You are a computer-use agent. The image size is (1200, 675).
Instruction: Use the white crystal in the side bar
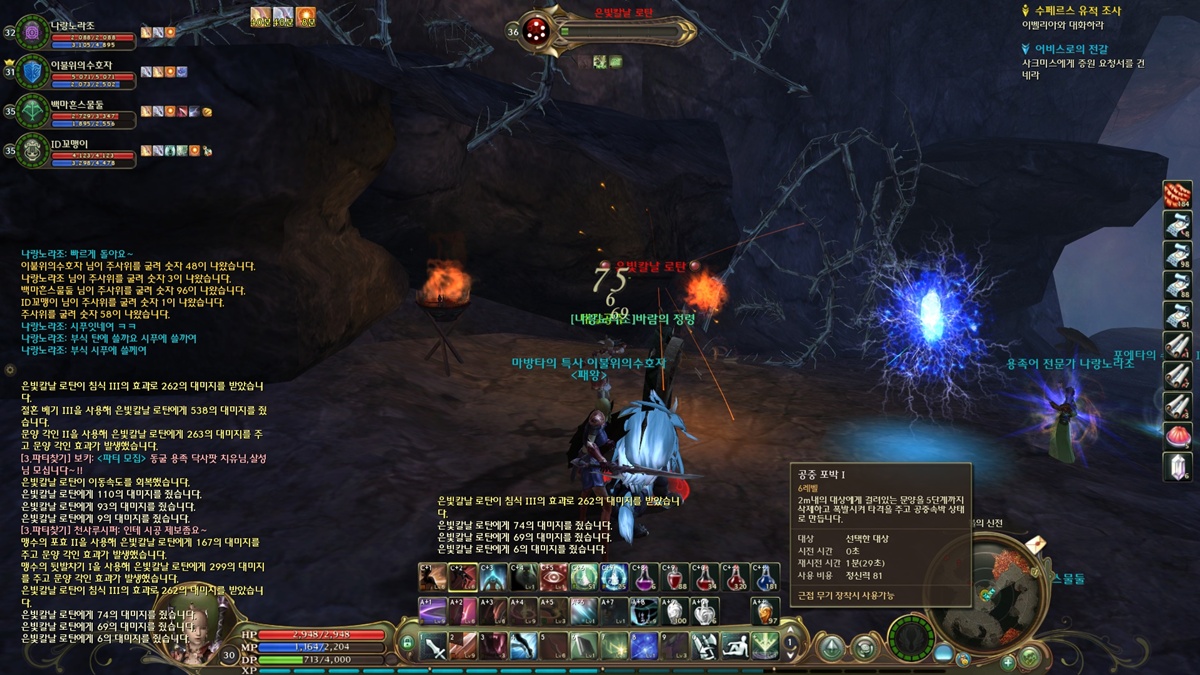(1177, 466)
